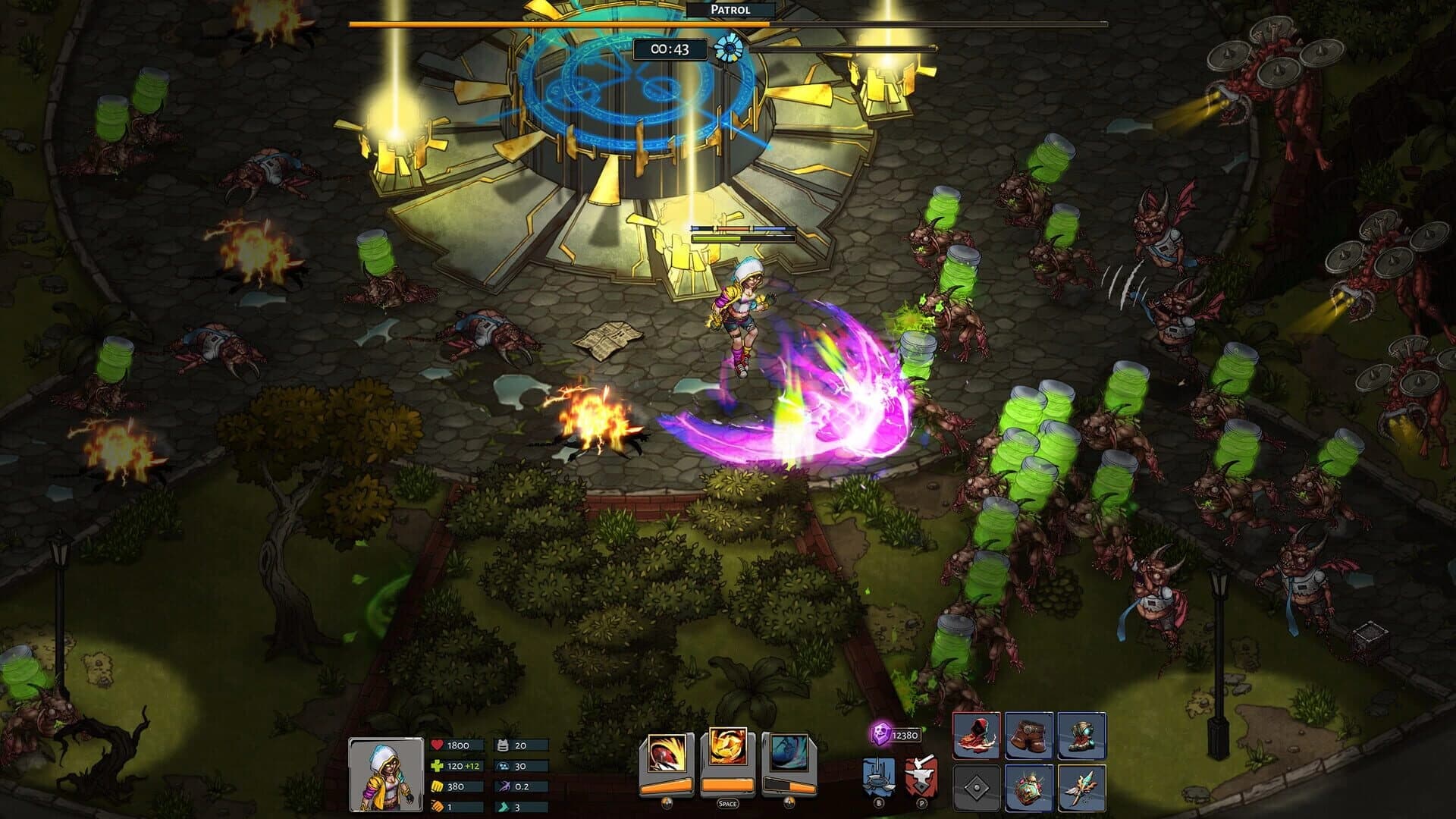
Task: Click the circular blue skill icon beside timer
Action: (730, 48)
